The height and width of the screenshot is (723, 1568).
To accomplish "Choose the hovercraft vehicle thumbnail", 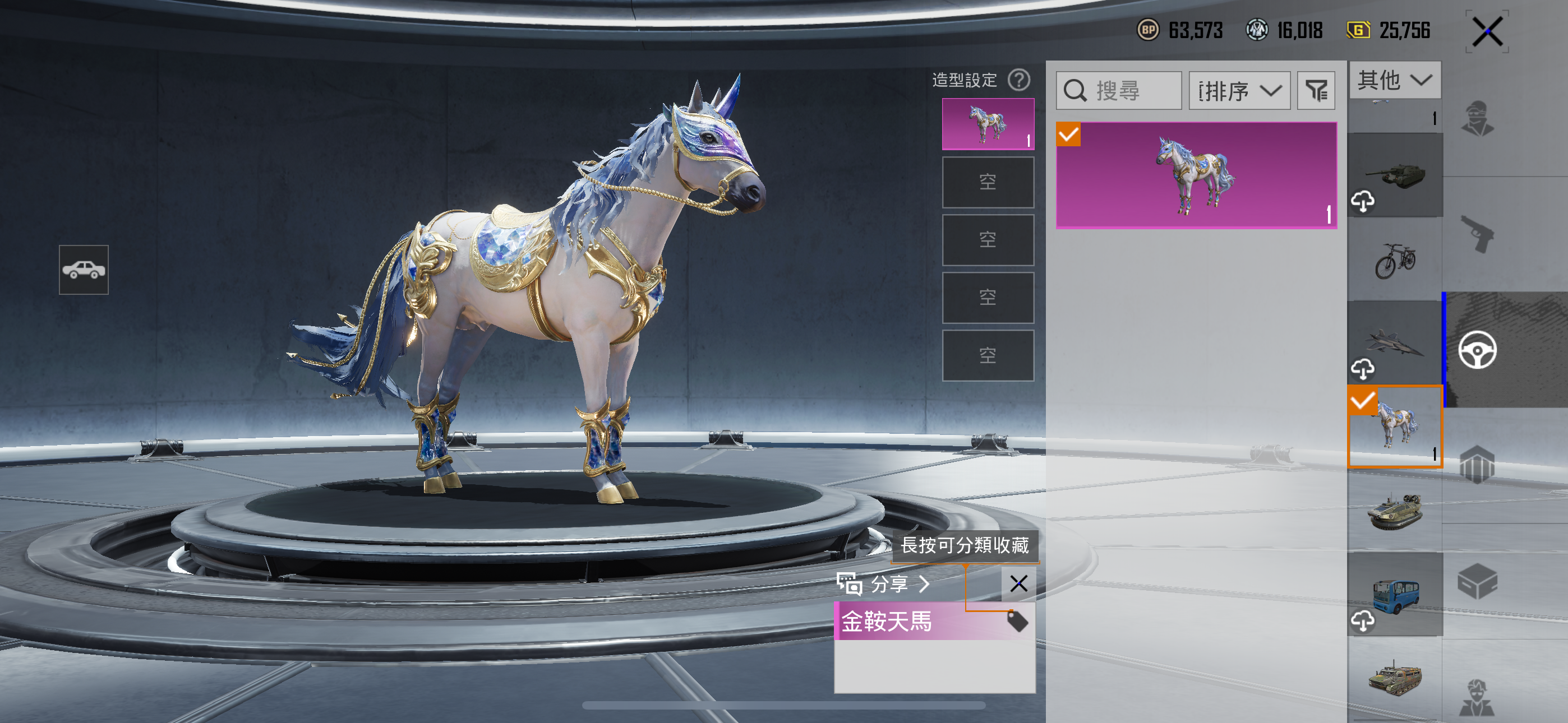I will (1395, 511).
